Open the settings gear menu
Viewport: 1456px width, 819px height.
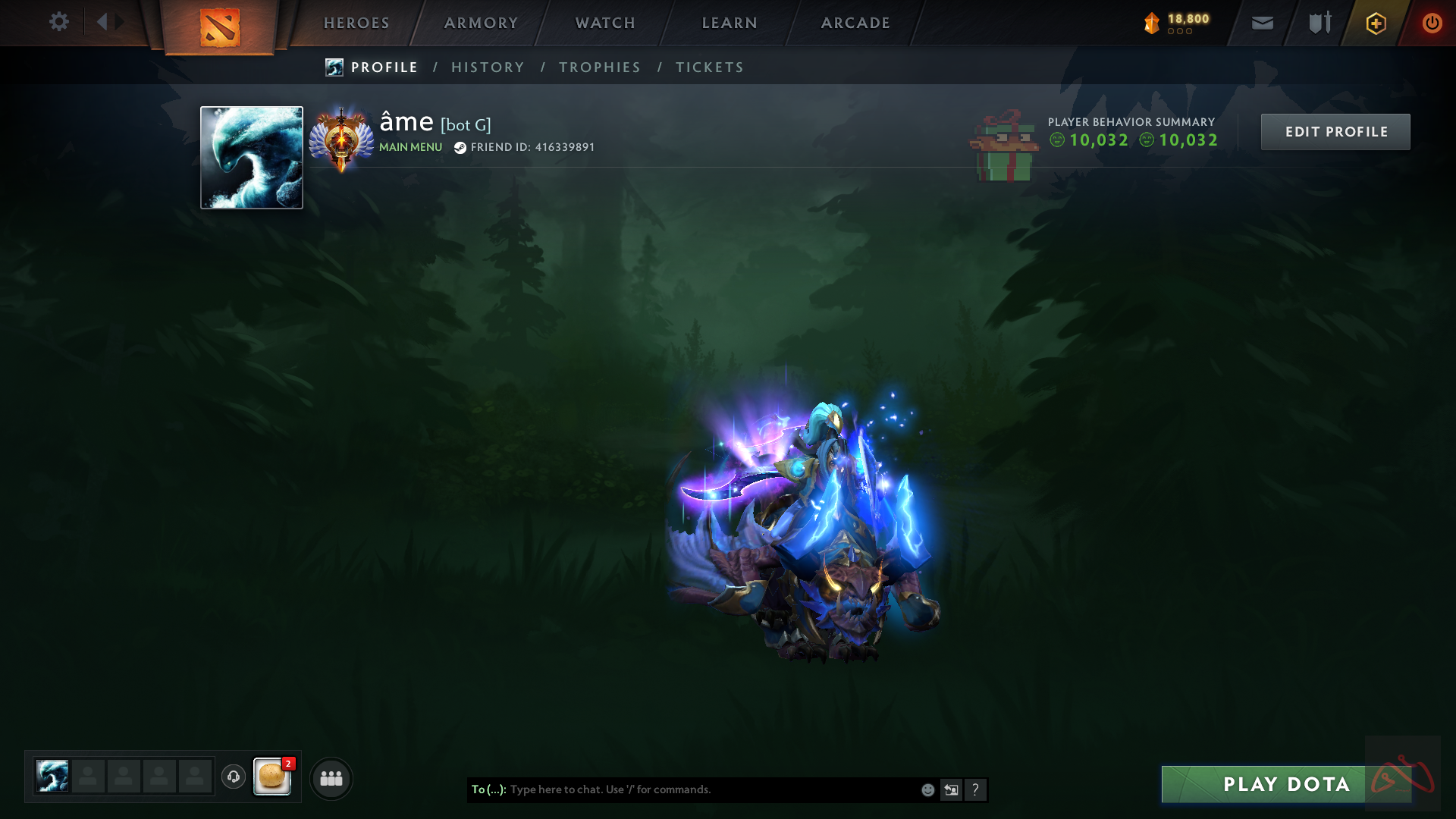[58, 22]
